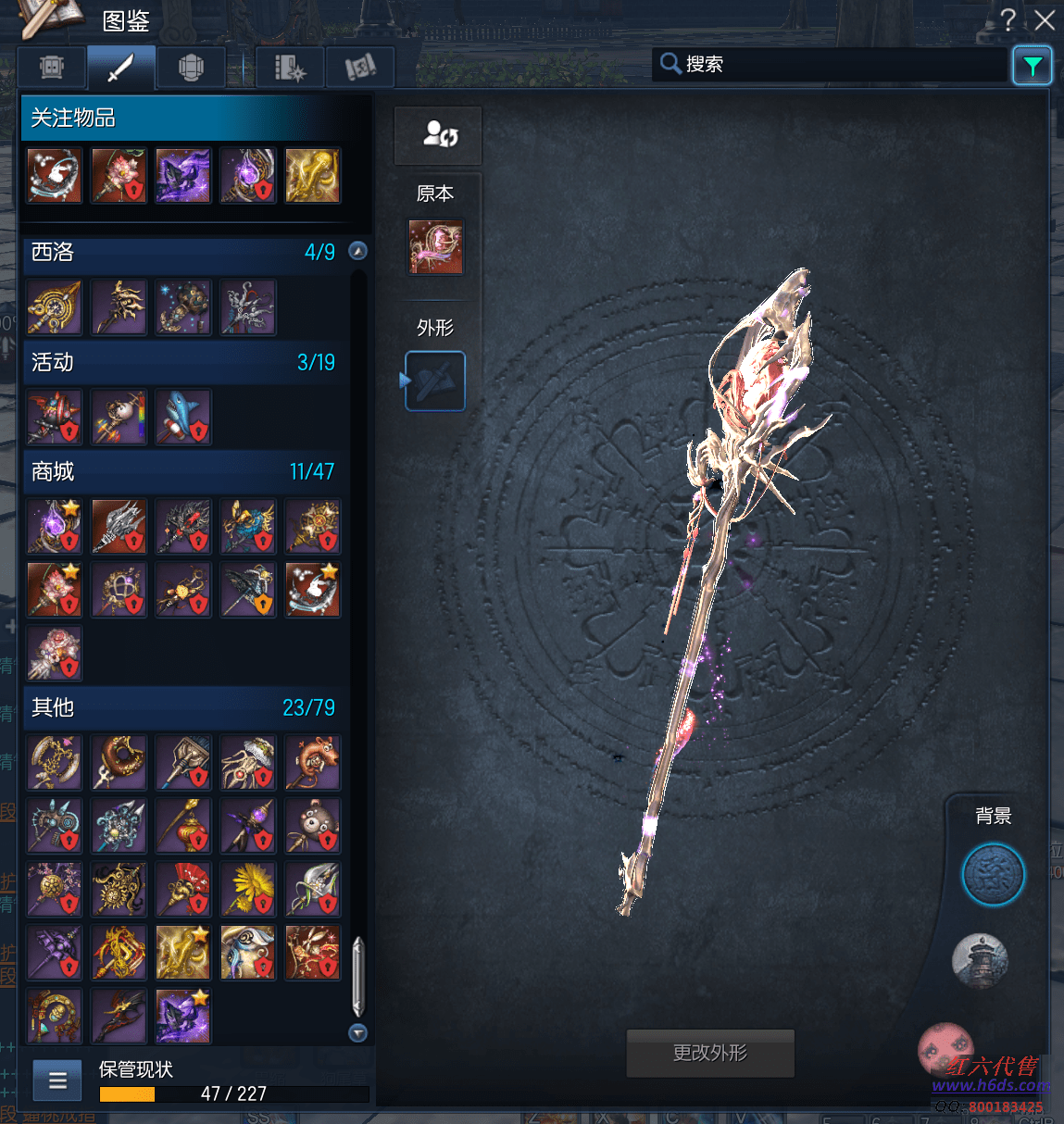
Task: Open the question mark help button
Action: (1008, 19)
